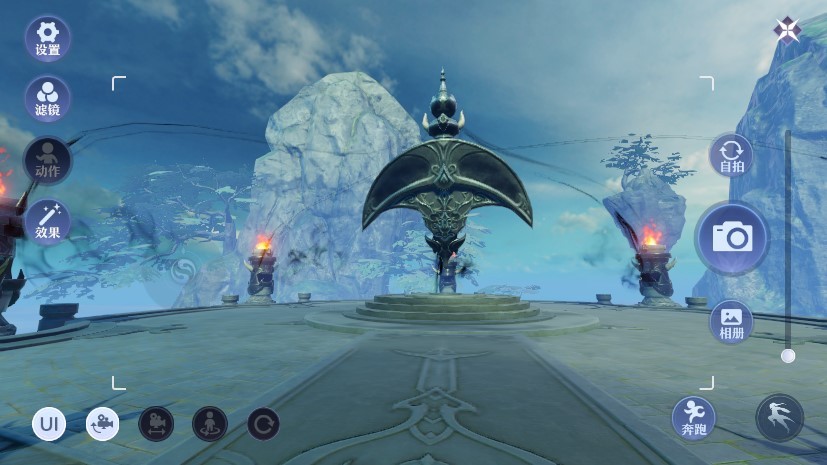The height and width of the screenshot is (465, 827).
Task: Activate the camera horizontal pan icon
Action: pos(156,424)
